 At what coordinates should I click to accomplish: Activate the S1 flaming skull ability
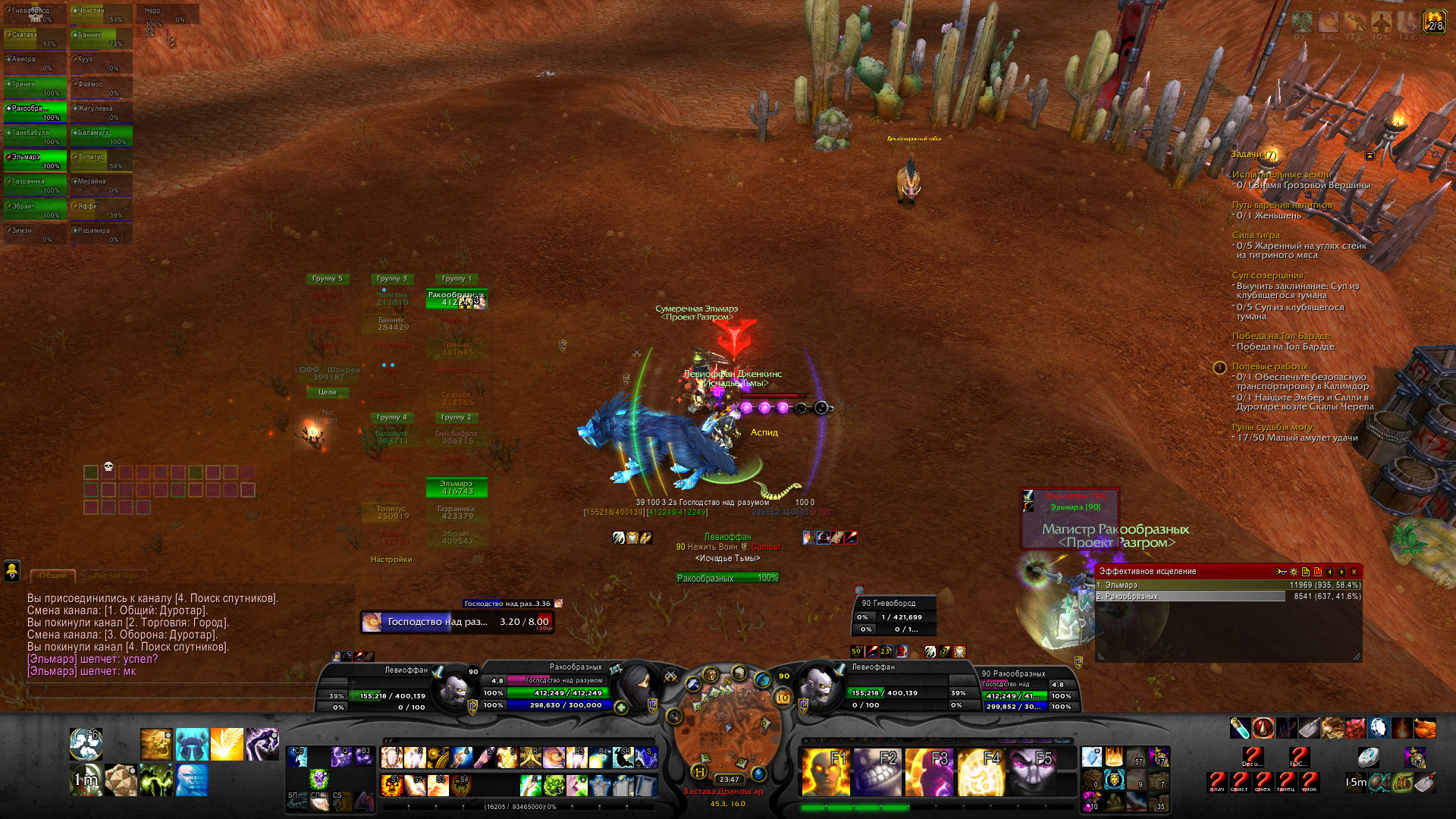click(392, 785)
